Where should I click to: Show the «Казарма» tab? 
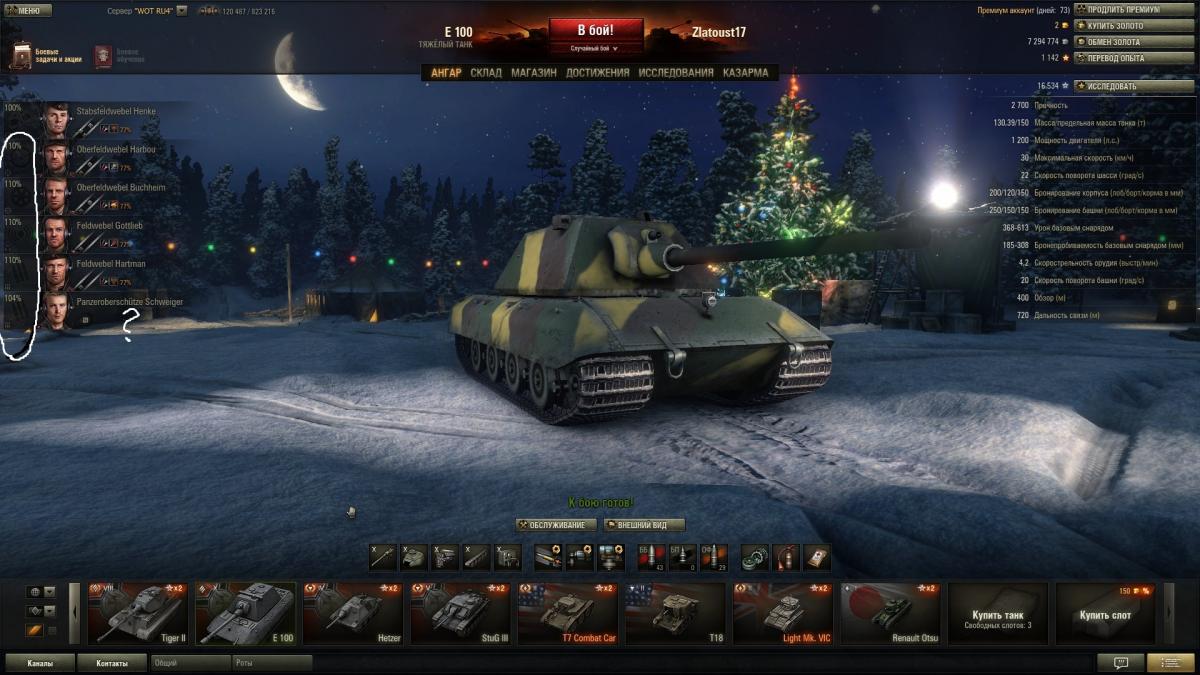point(745,73)
